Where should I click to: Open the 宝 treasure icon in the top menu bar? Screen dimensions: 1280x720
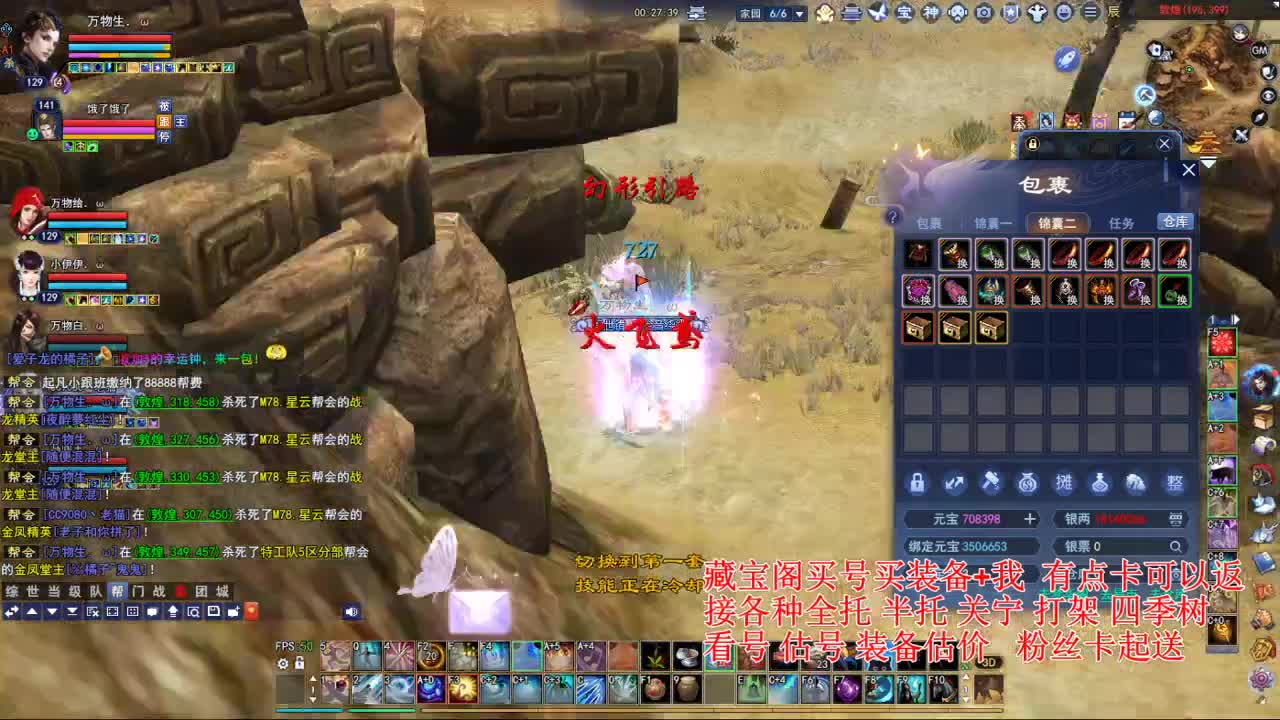pyautogui.click(x=905, y=12)
